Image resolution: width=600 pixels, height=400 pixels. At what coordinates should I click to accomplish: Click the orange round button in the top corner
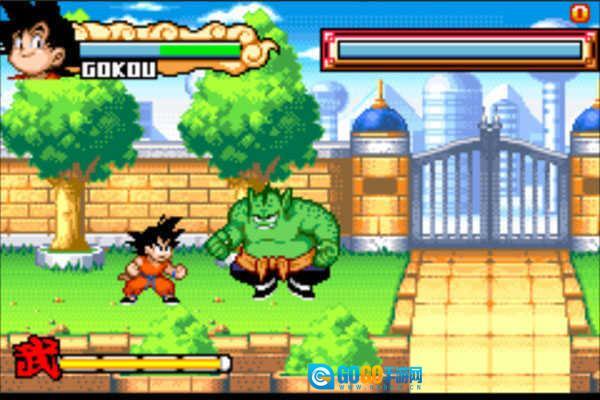(579, 13)
